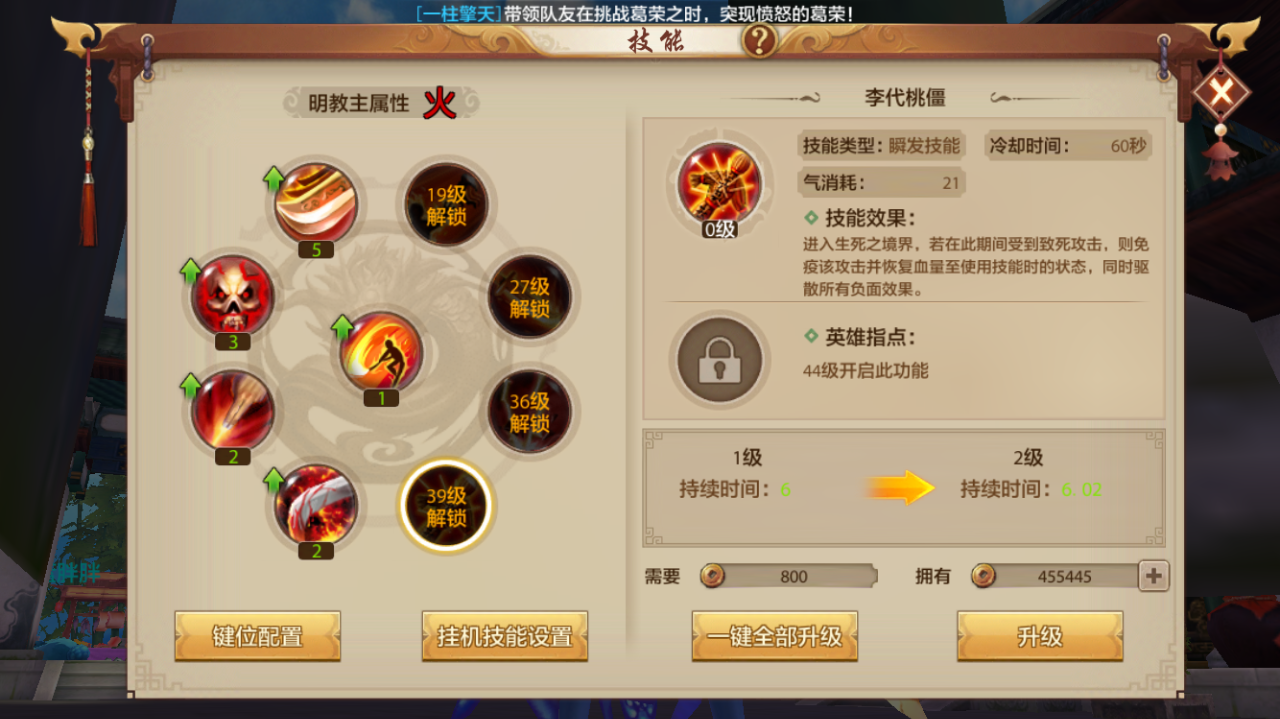The height and width of the screenshot is (719, 1280).
Task: Select the level 5 flaming blade skill
Action: (316, 204)
